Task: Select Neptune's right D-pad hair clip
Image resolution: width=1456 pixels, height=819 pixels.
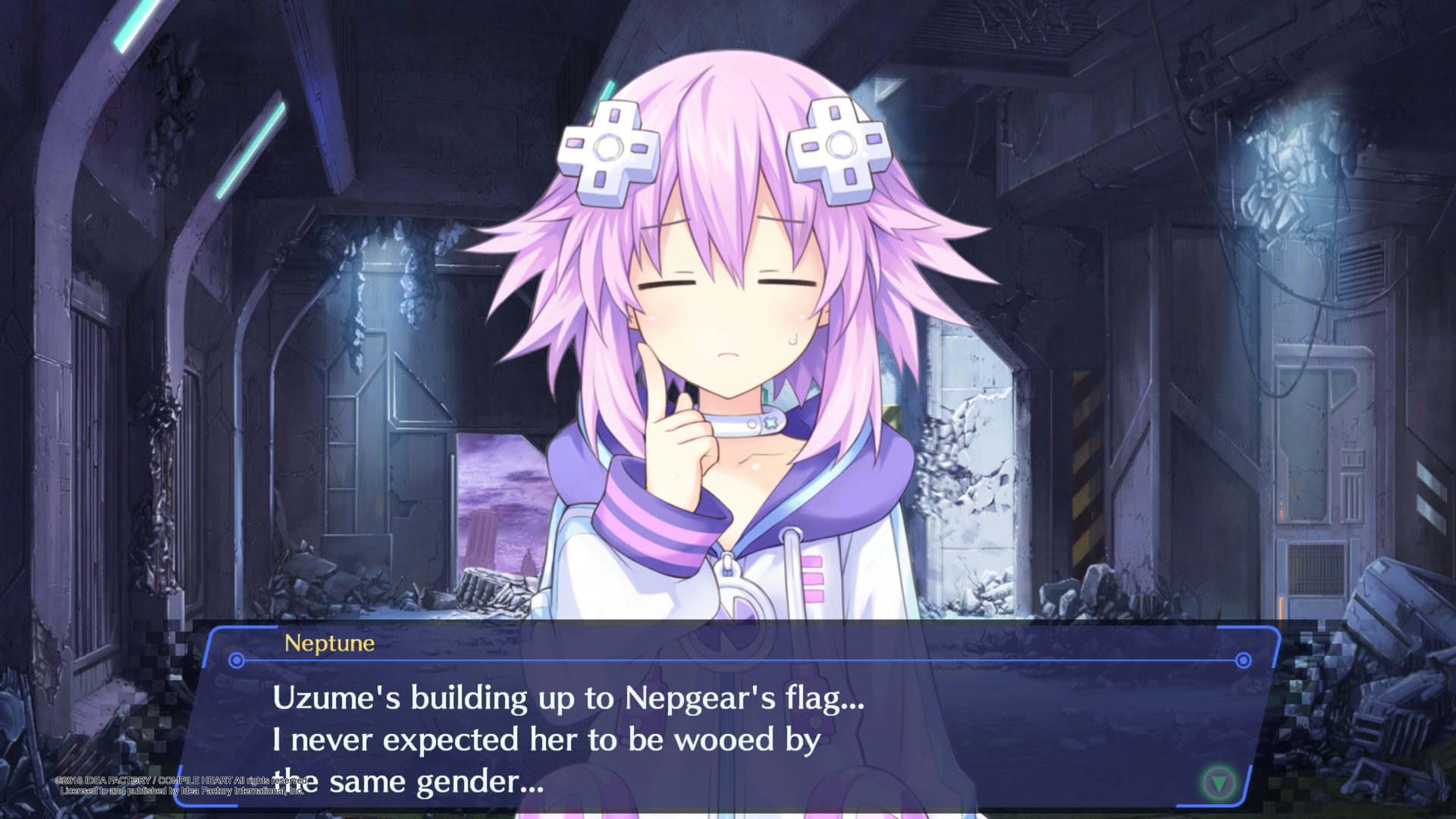Action: tap(839, 146)
